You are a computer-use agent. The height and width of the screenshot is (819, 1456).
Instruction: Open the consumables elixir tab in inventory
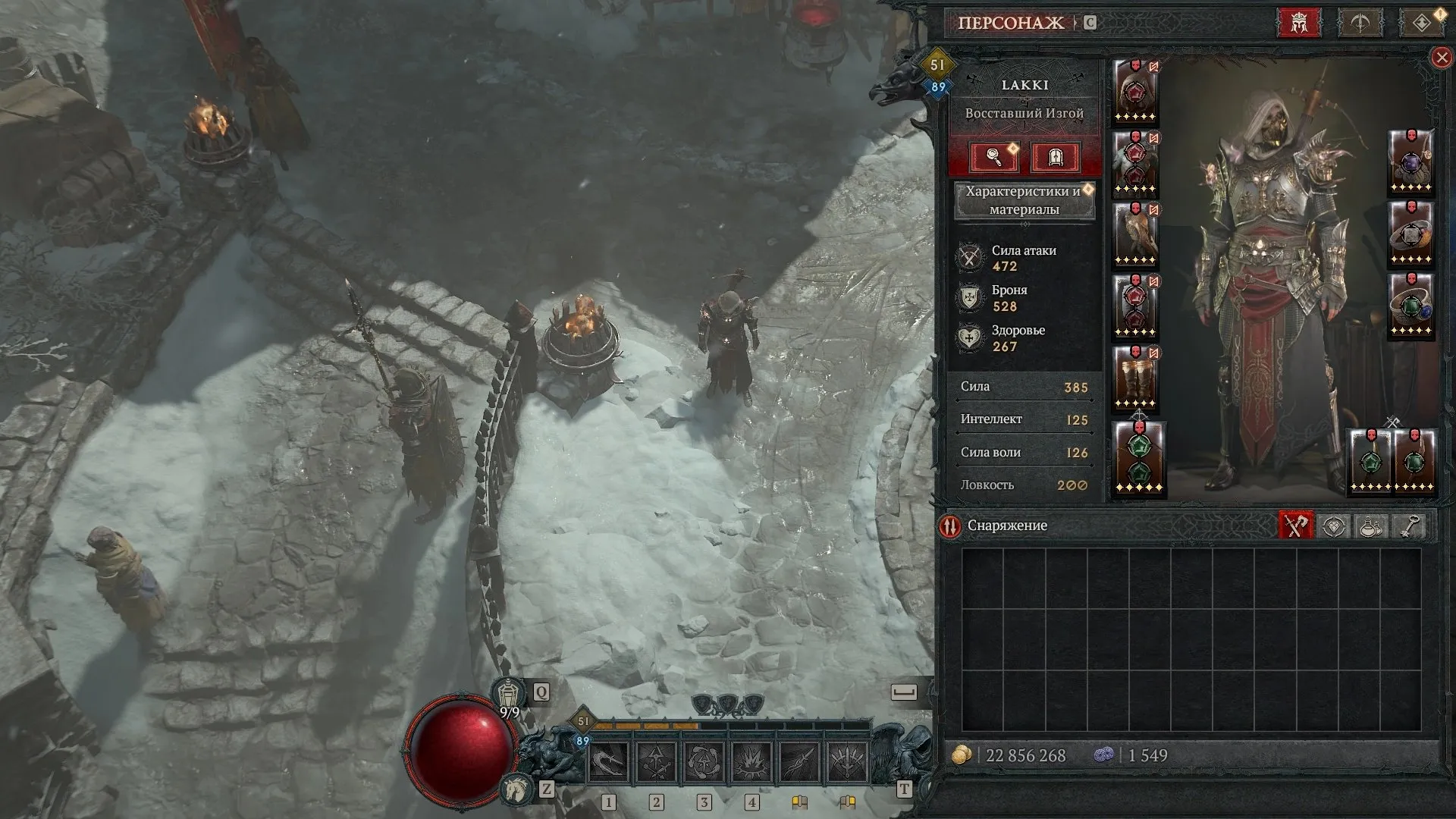pyautogui.click(x=1369, y=526)
